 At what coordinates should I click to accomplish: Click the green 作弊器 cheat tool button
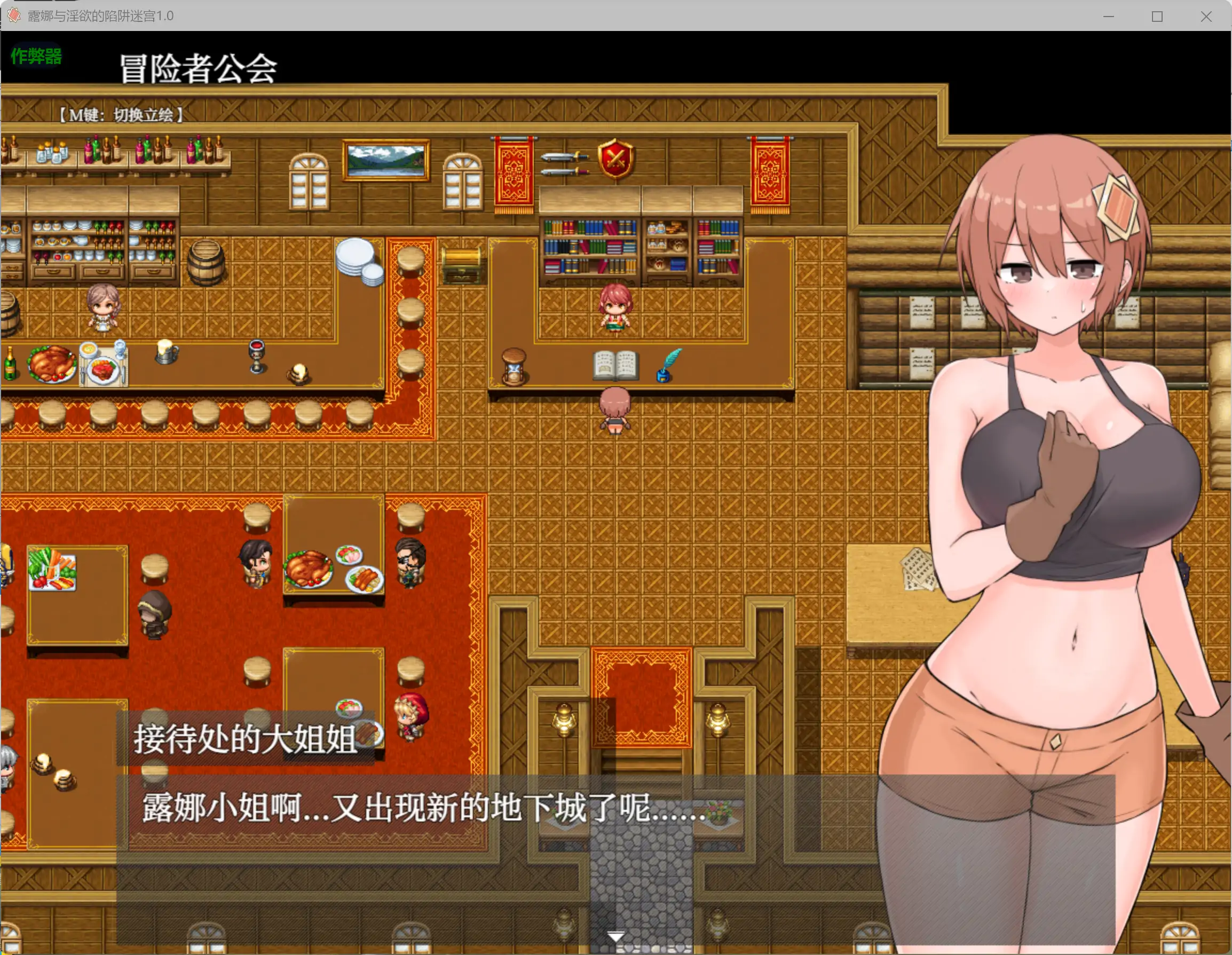pyautogui.click(x=35, y=56)
